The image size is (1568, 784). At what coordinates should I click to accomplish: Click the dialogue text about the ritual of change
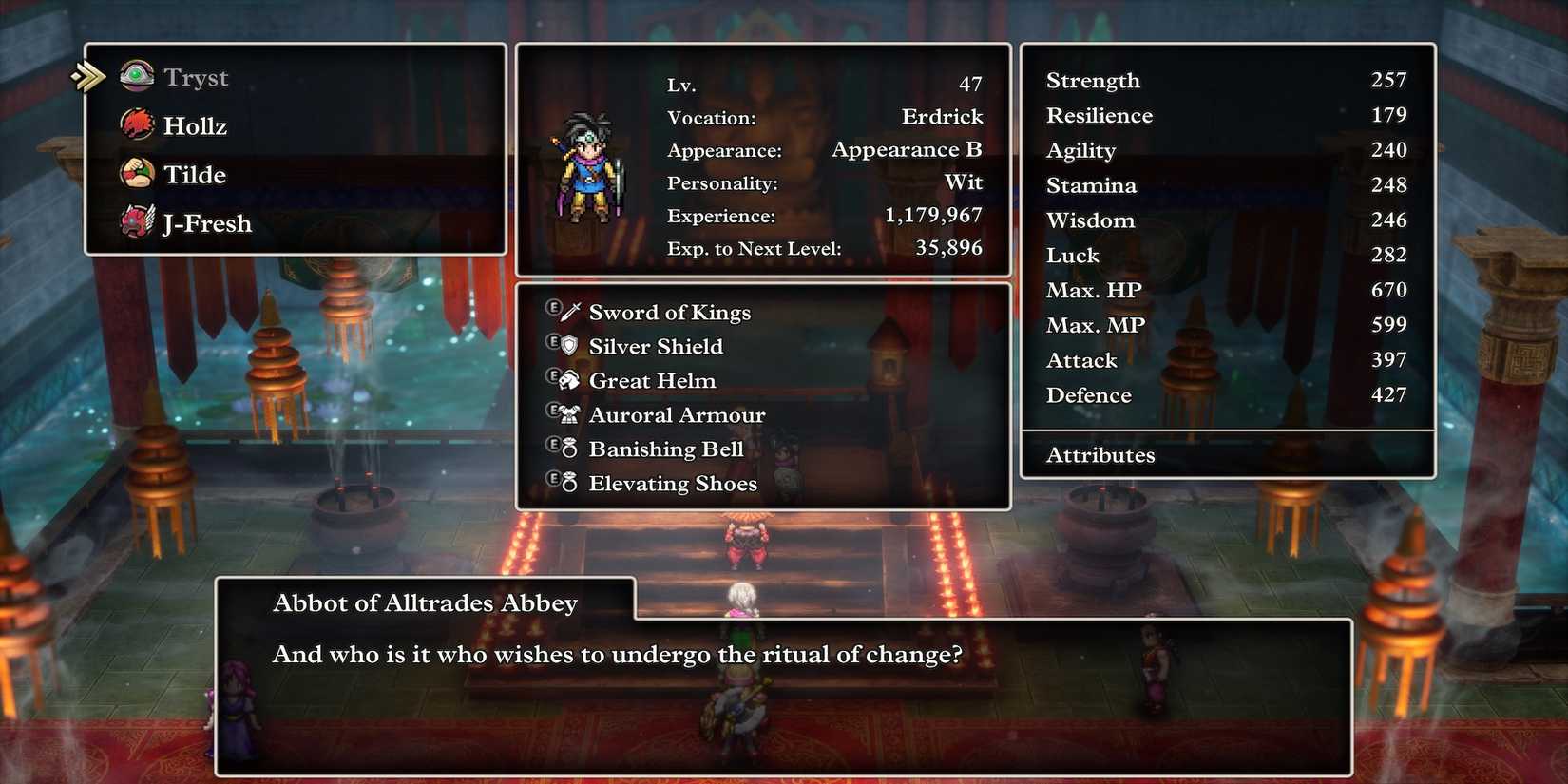click(618, 655)
